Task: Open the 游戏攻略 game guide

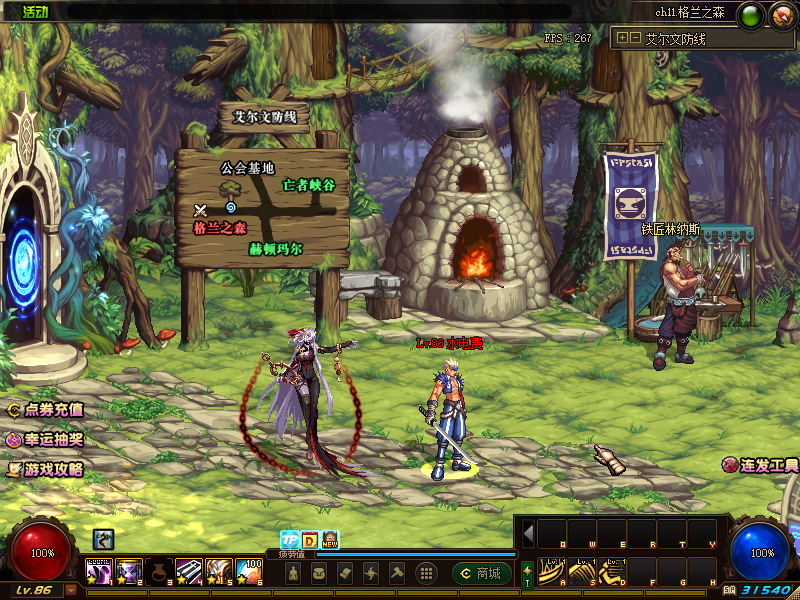Action: (x=46, y=469)
